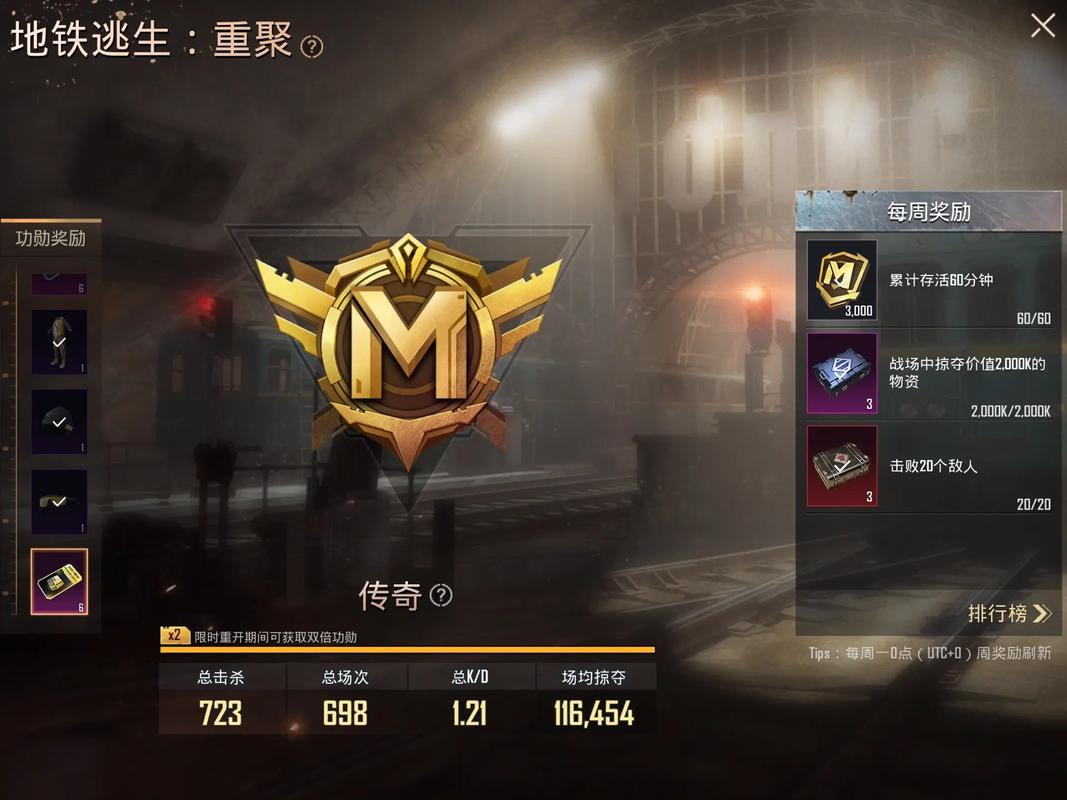Tap the x2 double merit banner
The height and width of the screenshot is (800, 1067).
click(260, 636)
